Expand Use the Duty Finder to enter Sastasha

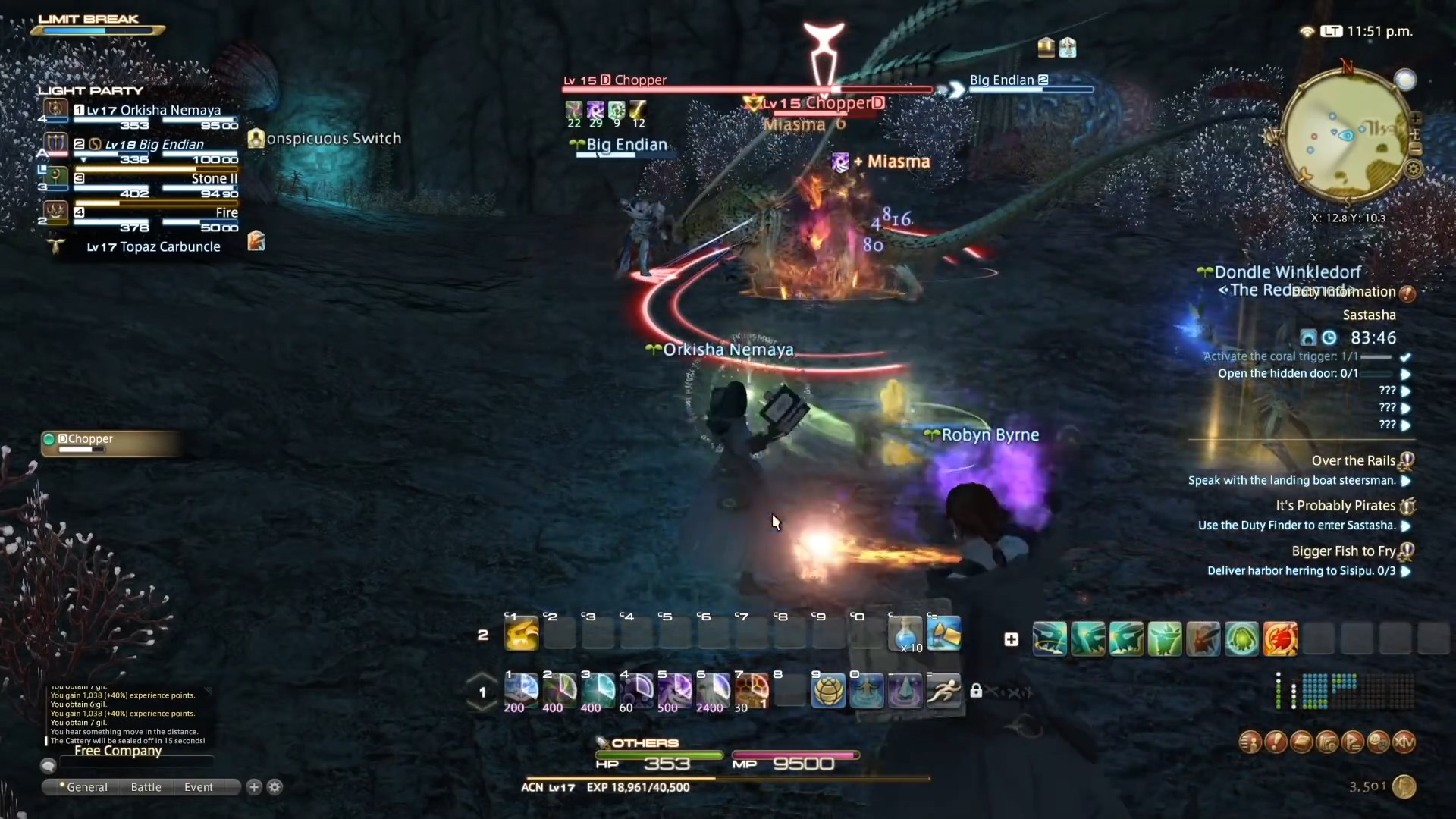(1407, 526)
